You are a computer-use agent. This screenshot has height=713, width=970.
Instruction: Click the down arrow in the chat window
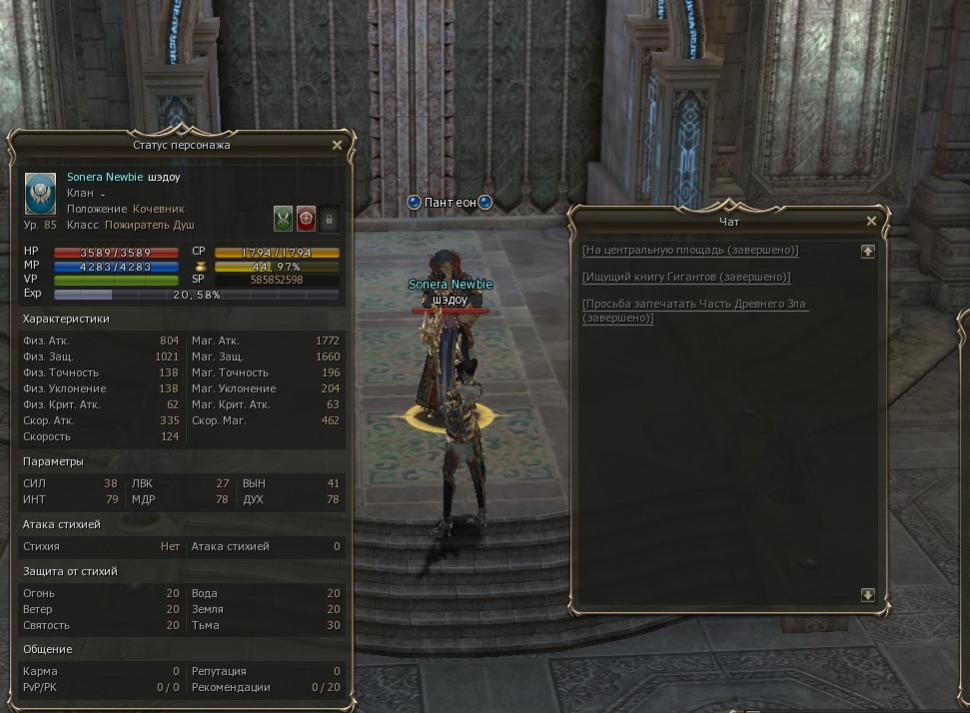point(867,595)
